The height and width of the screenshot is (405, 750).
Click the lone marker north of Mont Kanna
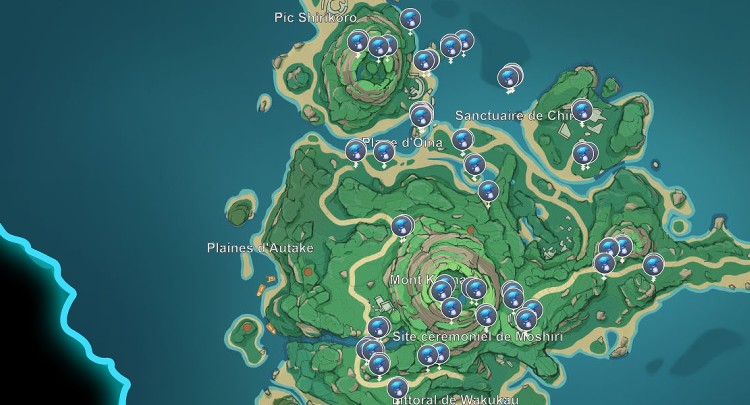(x=402, y=225)
